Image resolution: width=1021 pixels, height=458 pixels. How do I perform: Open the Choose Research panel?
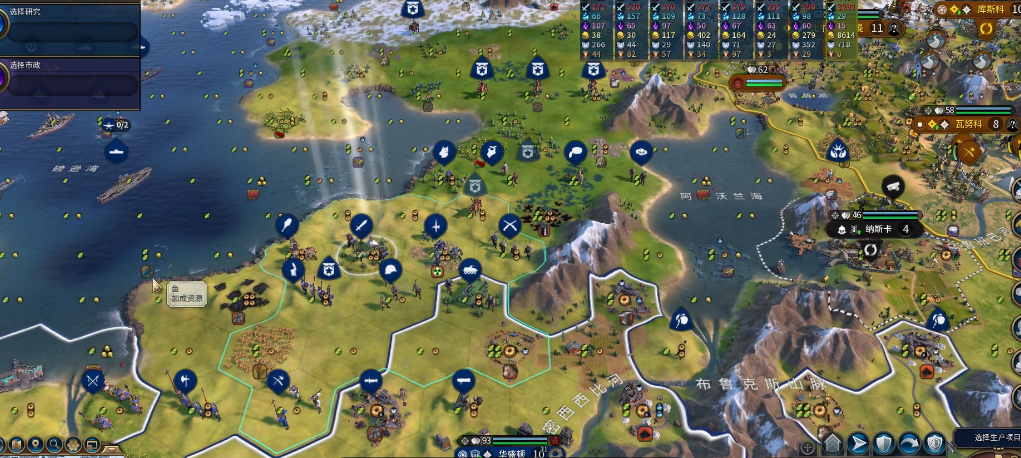click(70, 25)
